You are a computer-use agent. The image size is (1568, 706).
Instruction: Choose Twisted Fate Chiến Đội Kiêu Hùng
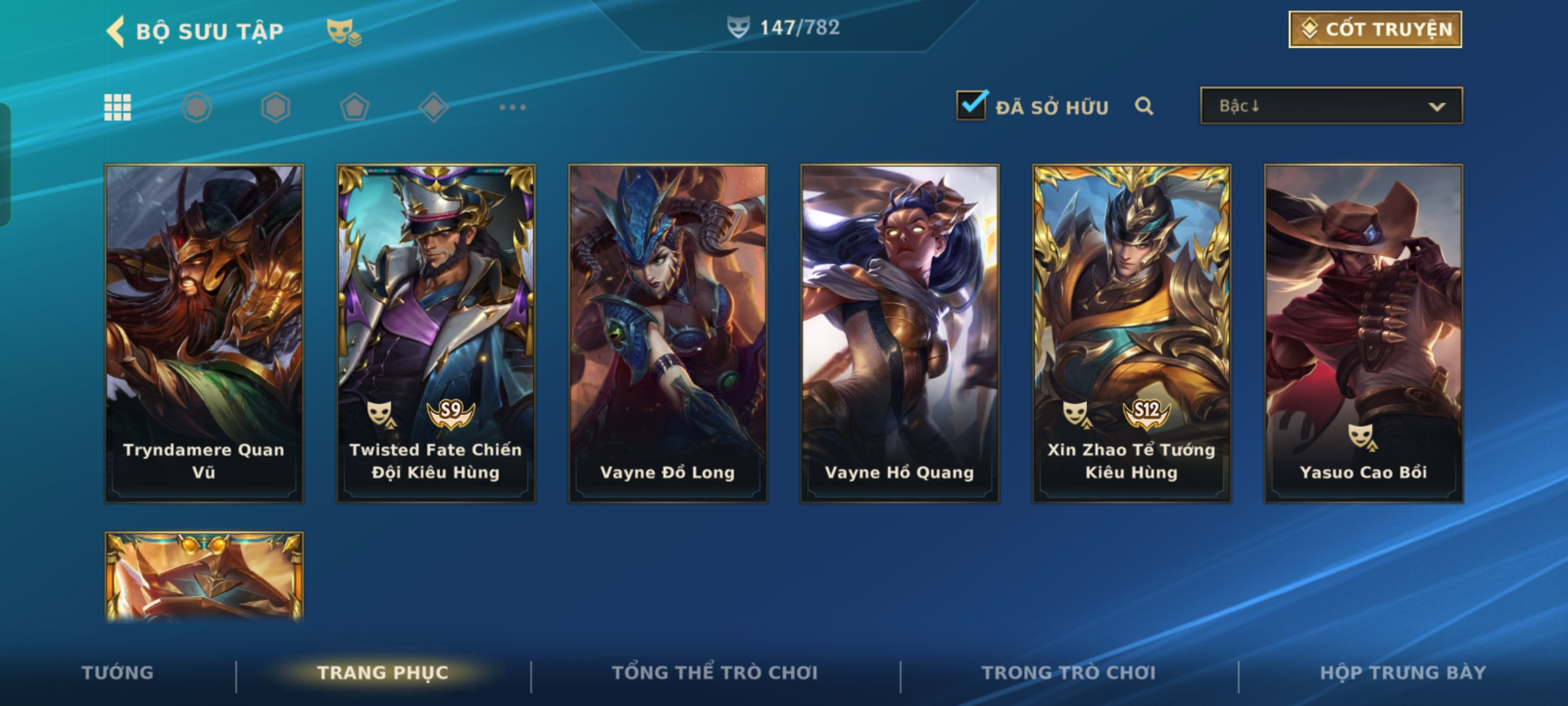[436, 333]
